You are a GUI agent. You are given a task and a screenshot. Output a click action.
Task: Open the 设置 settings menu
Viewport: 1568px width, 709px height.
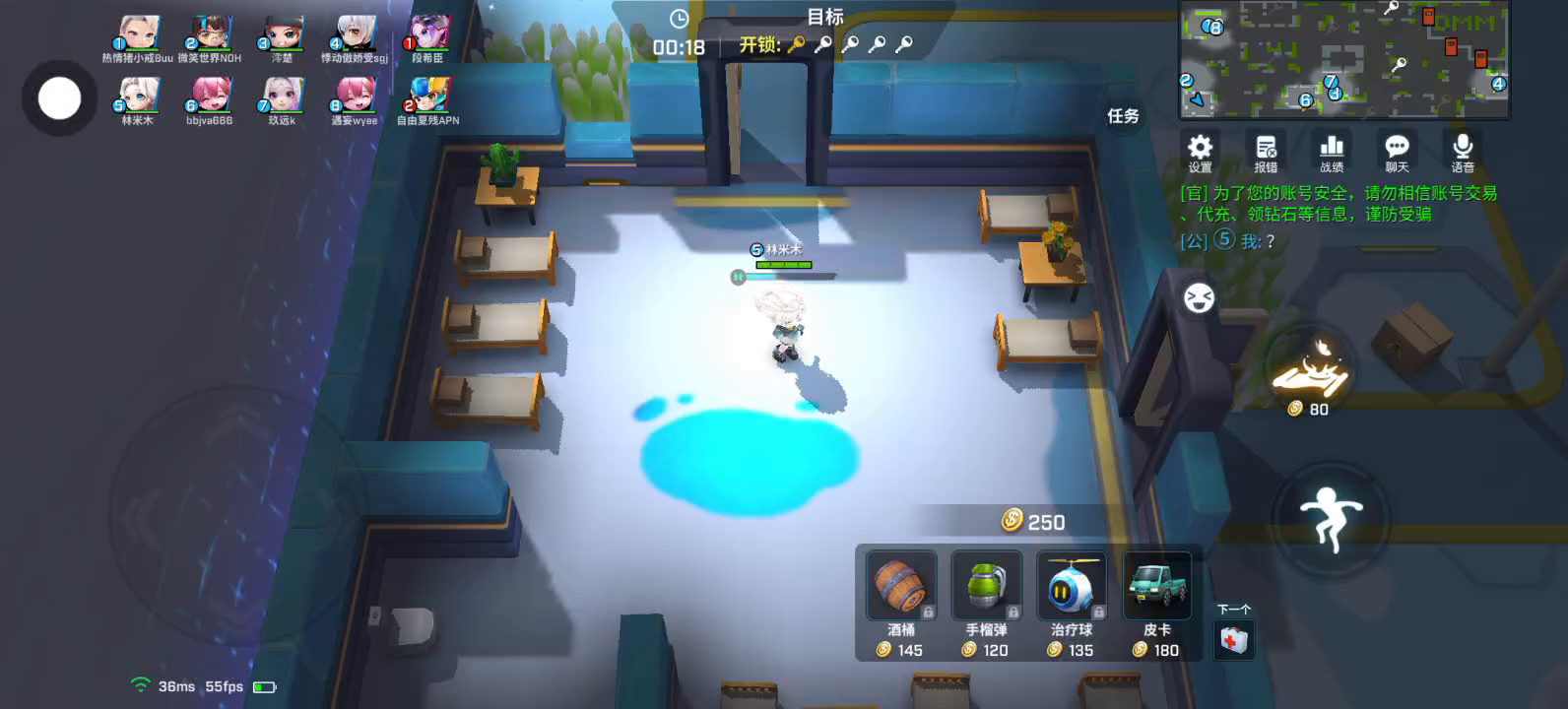[x=1200, y=152]
